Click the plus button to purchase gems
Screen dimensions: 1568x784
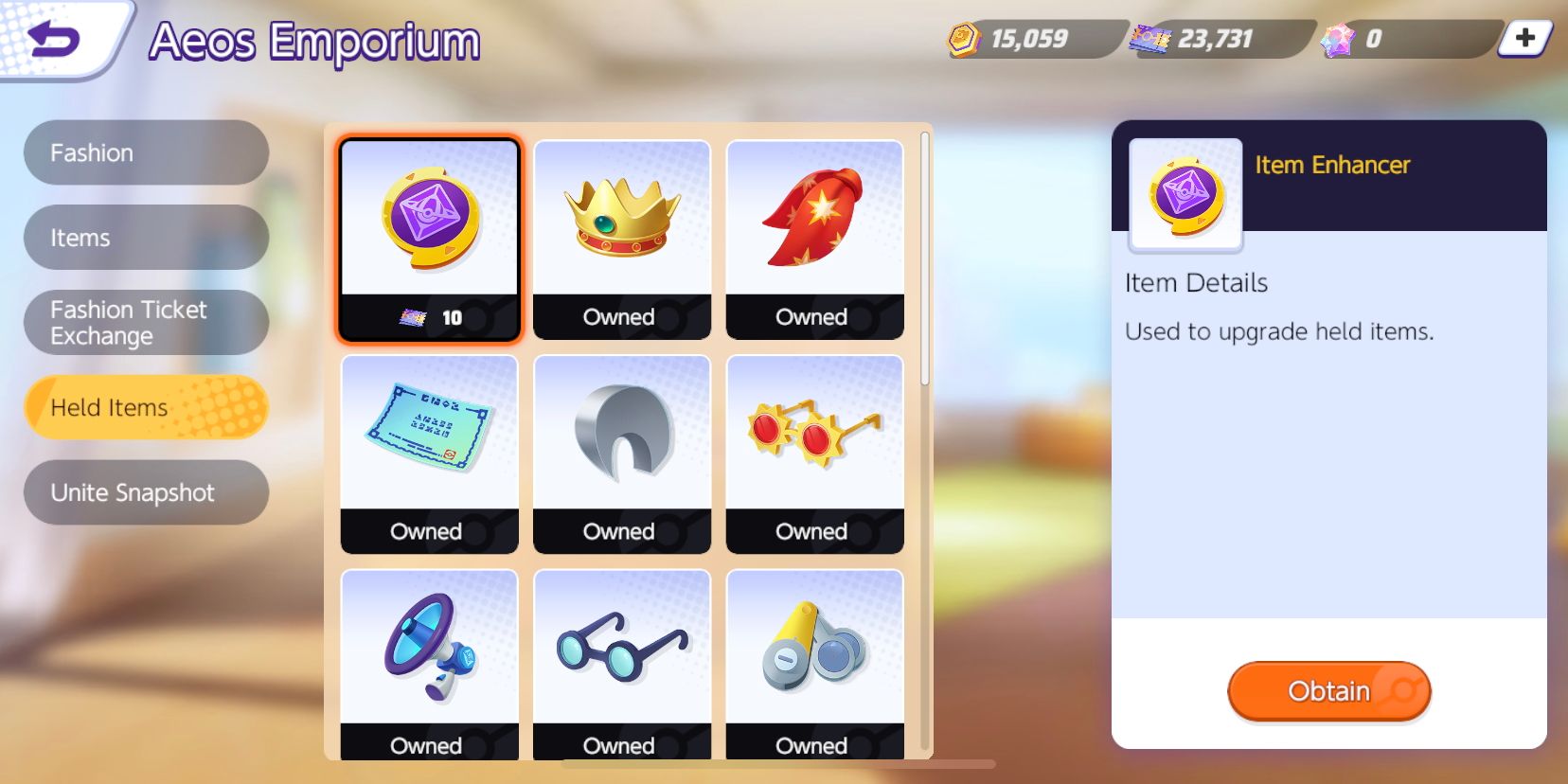click(1524, 40)
